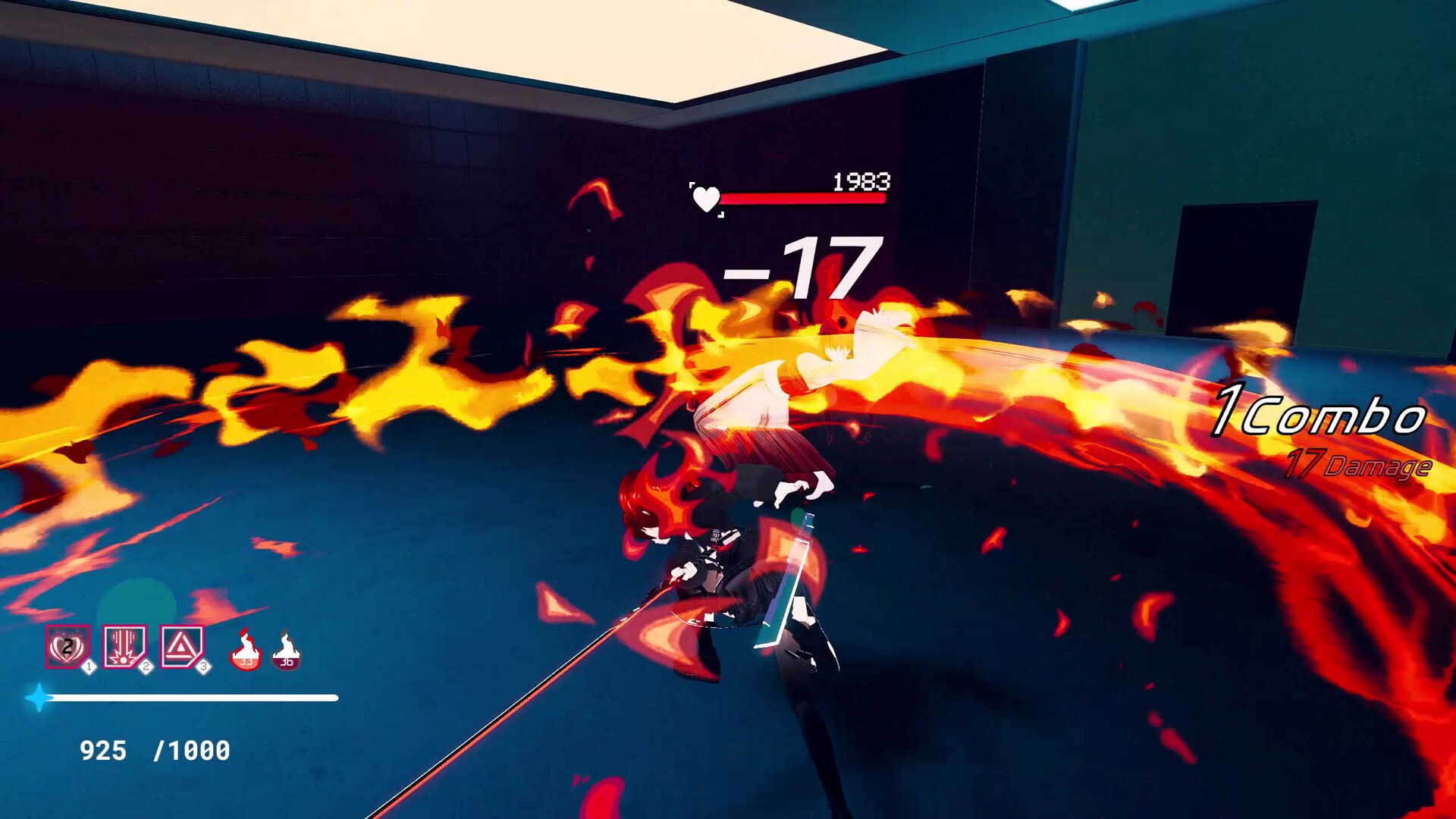Click the diamond-shaped 1 hotkey label
Screen dimensions: 1456x819
click(89, 667)
